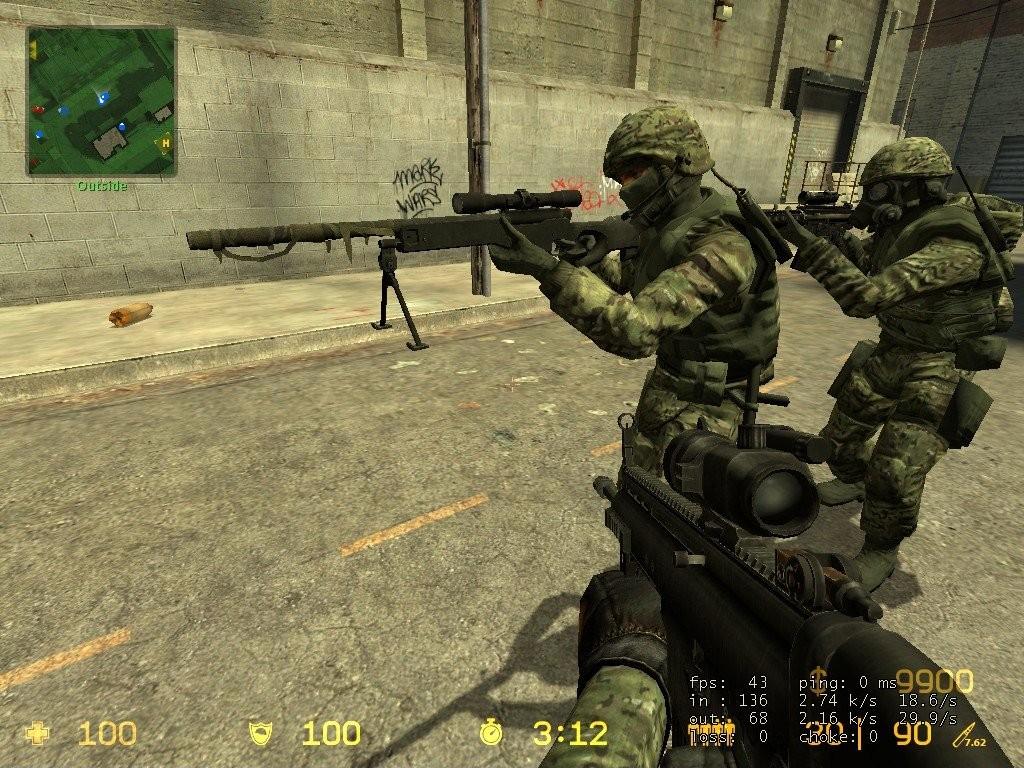
Task: Select the yellow H marker on radar
Action: tap(164, 143)
